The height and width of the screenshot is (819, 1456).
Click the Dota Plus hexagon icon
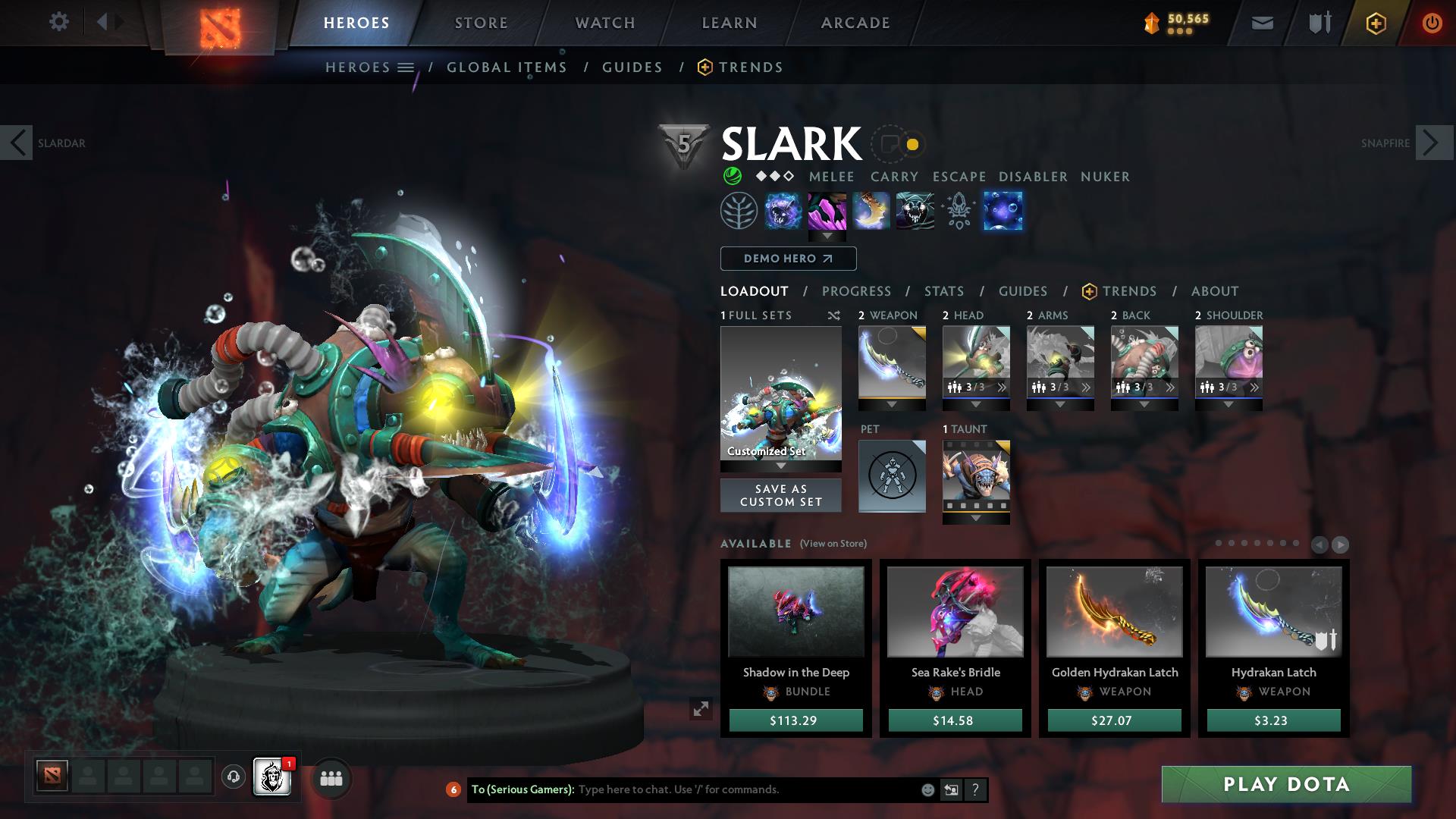tap(1375, 22)
